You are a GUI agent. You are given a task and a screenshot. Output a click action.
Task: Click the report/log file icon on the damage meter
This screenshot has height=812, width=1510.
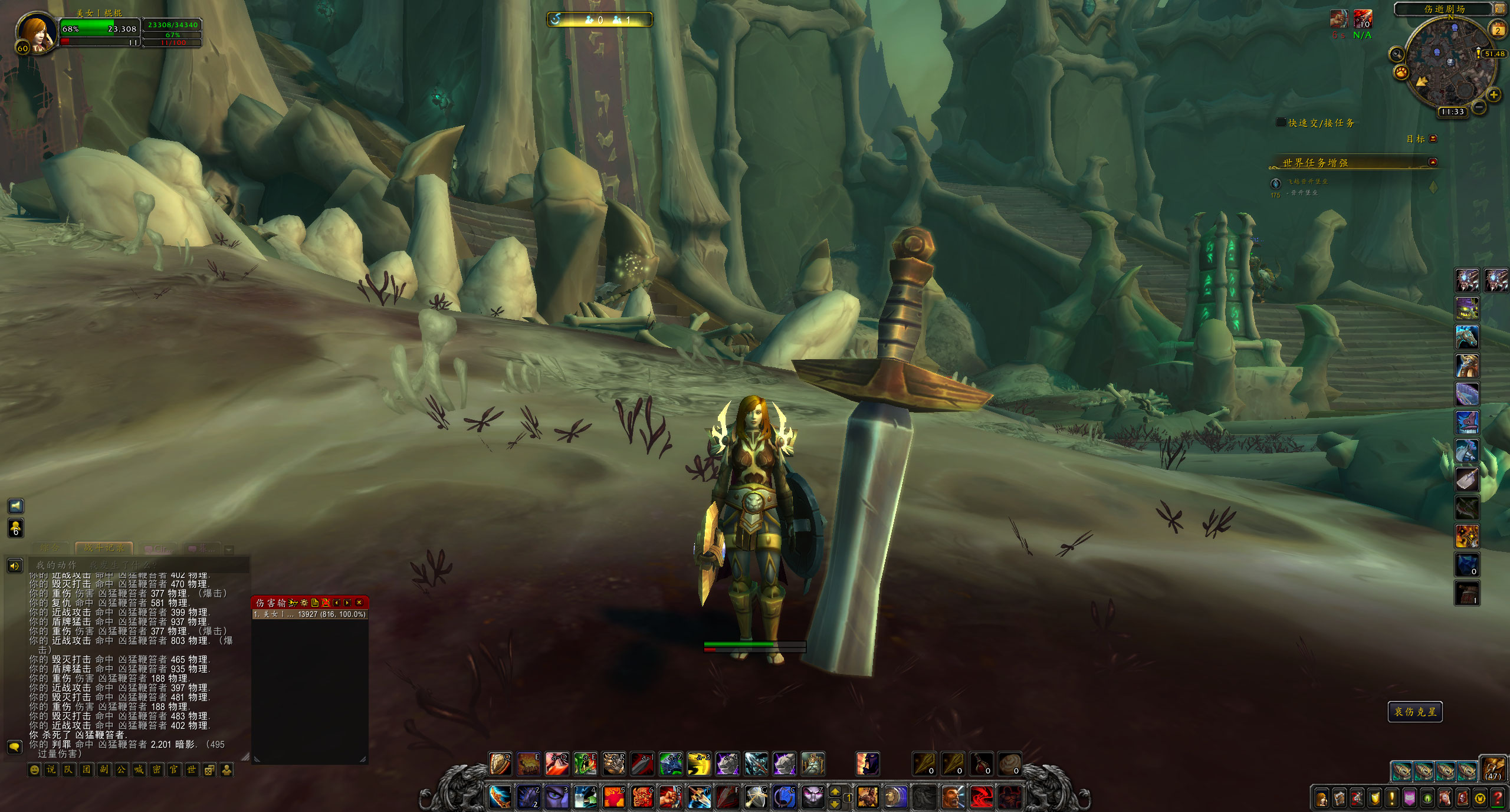point(315,603)
